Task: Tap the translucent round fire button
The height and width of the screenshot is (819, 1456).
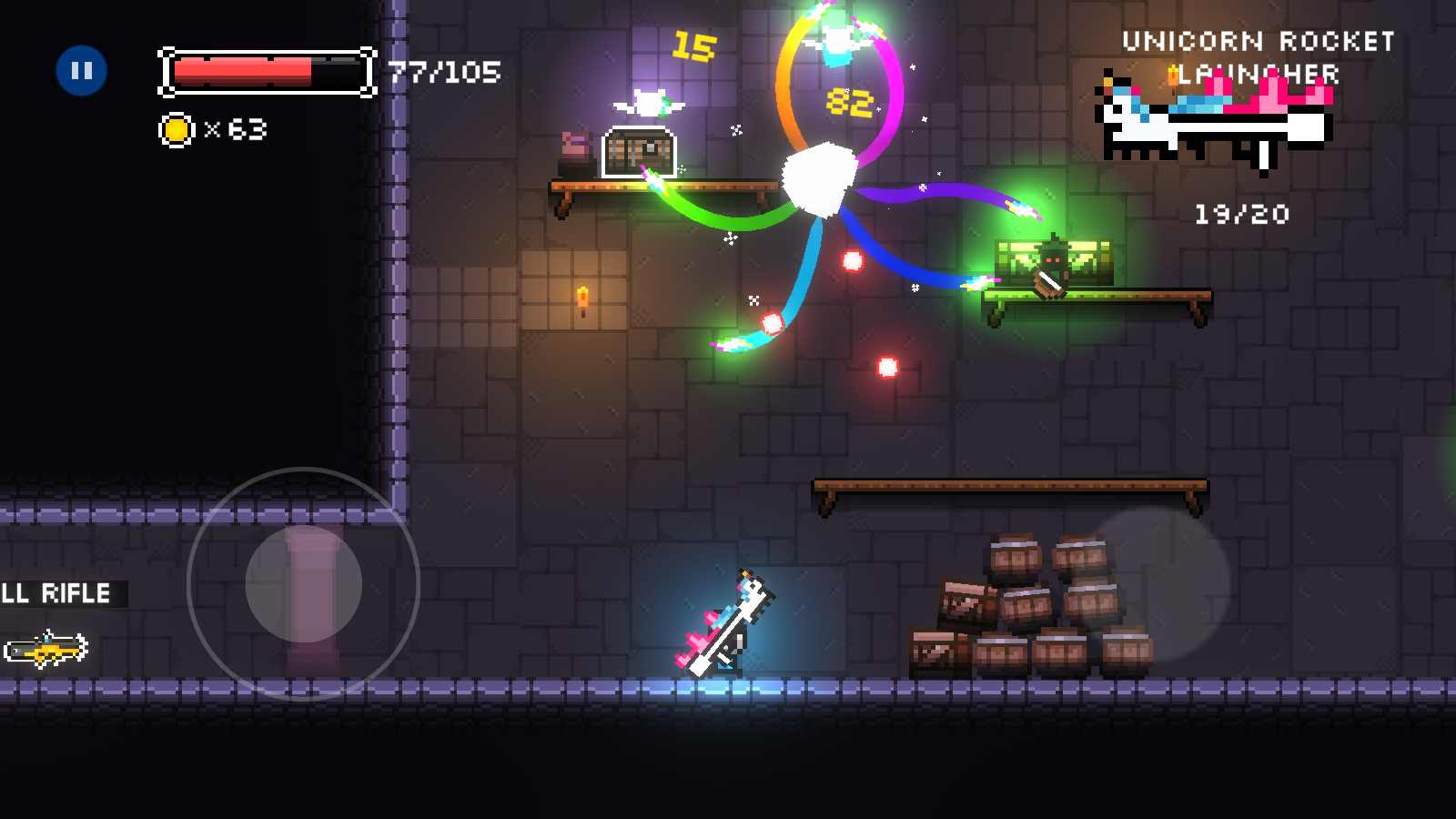Action: click(1156, 583)
